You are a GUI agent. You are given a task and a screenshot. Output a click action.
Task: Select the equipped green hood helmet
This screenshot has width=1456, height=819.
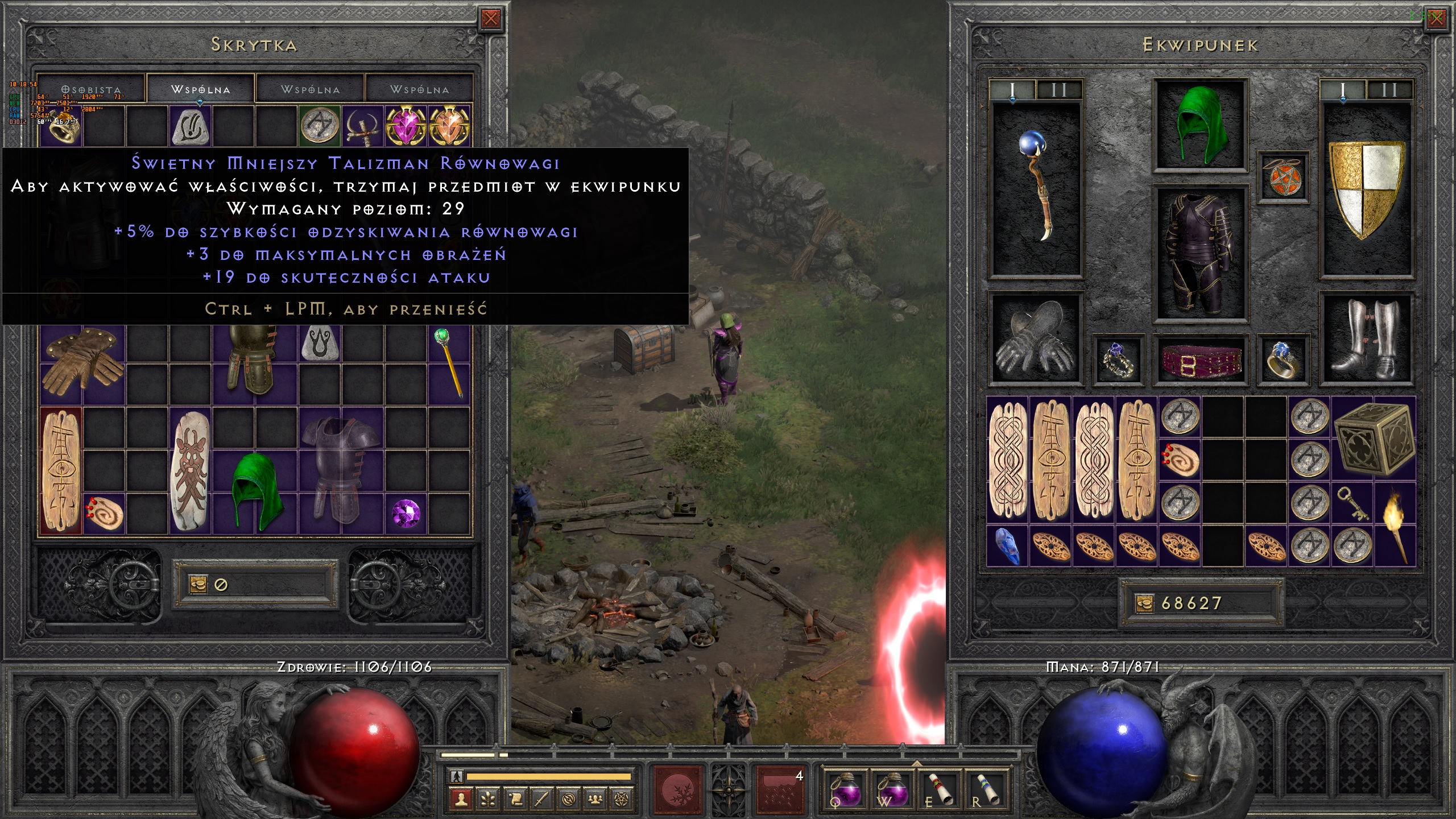pyautogui.click(x=1201, y=125)
